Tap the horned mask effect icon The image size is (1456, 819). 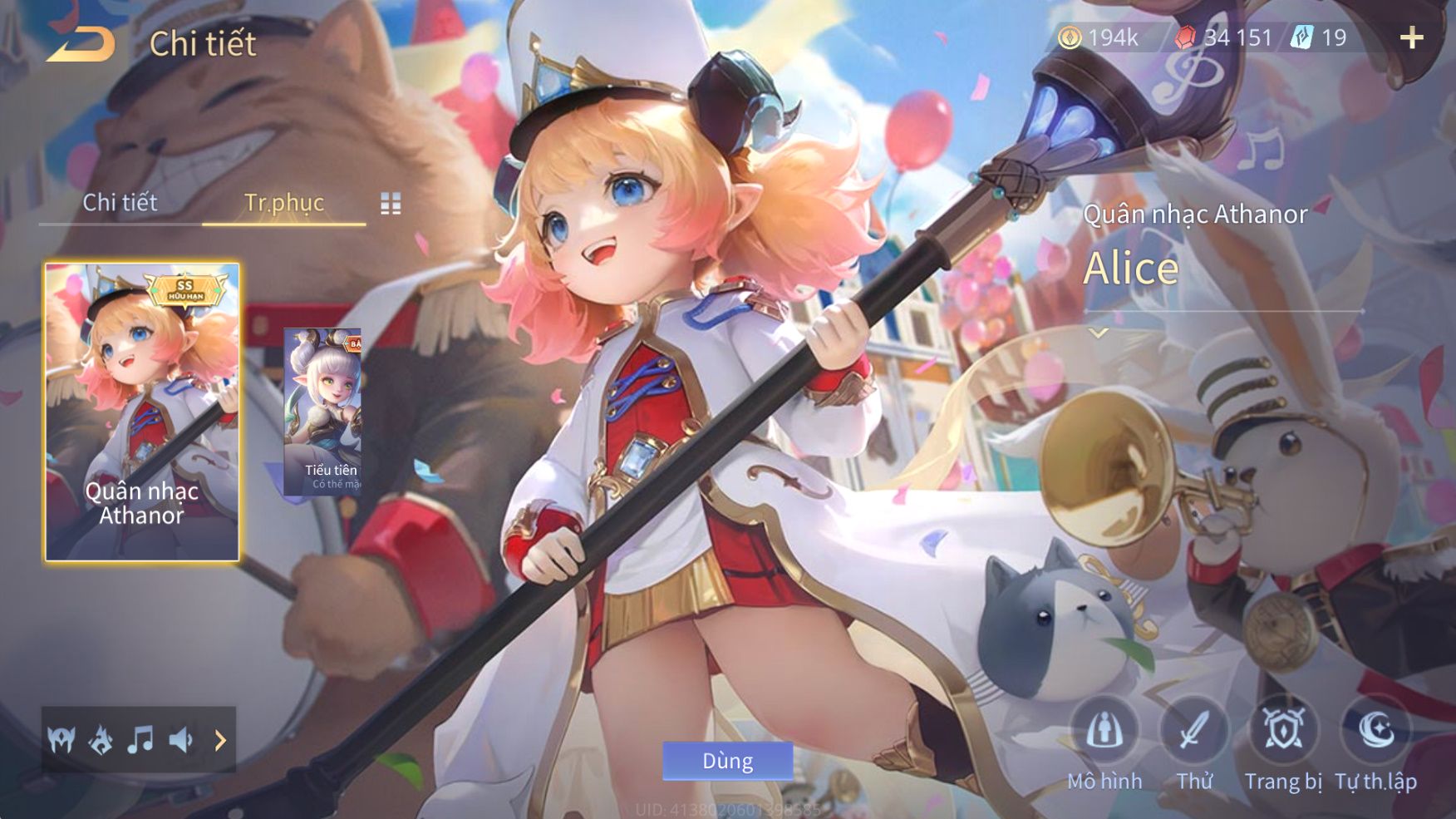[x=61, y=739]
